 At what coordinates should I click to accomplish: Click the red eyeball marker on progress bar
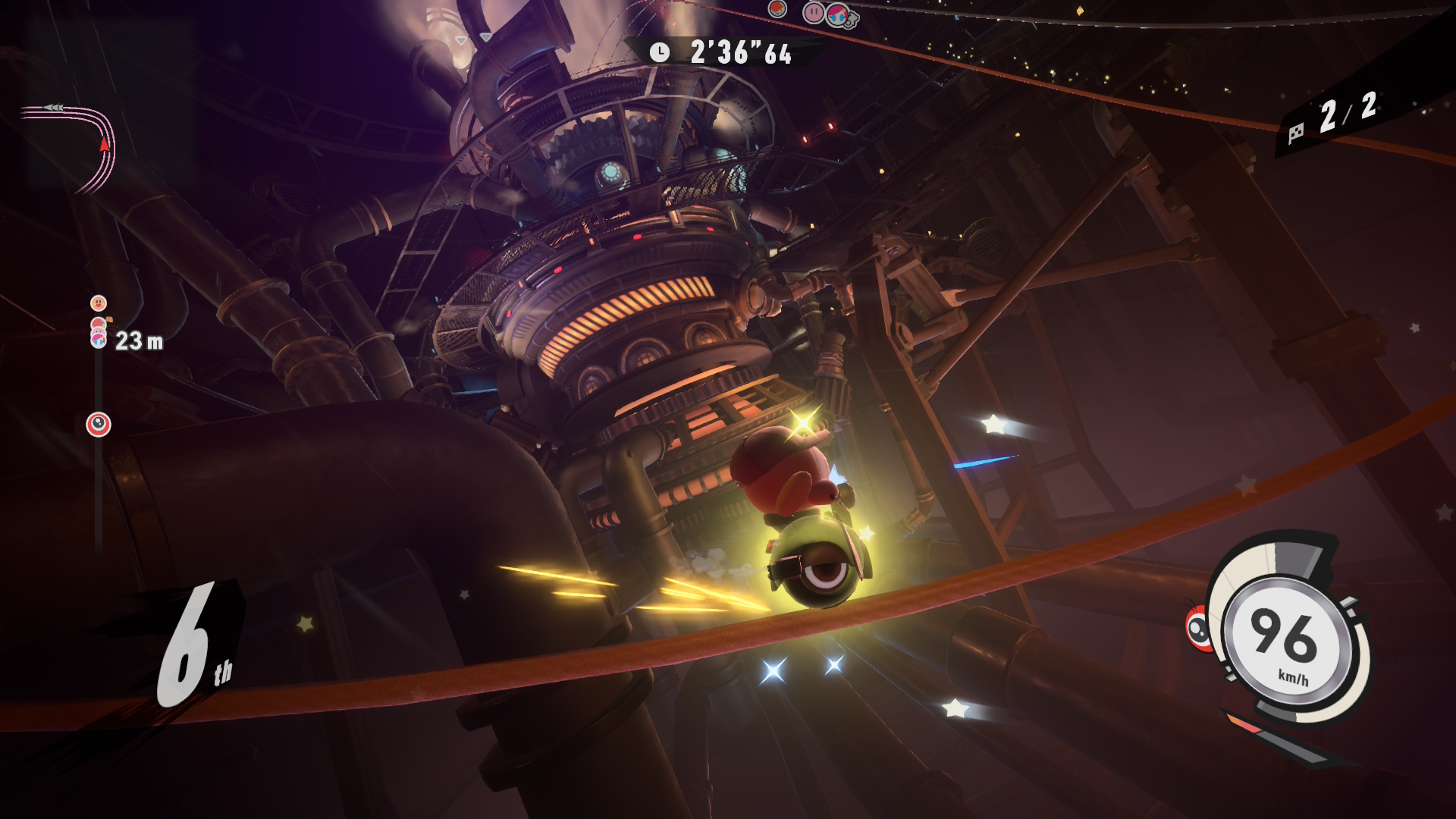(99, 425)
